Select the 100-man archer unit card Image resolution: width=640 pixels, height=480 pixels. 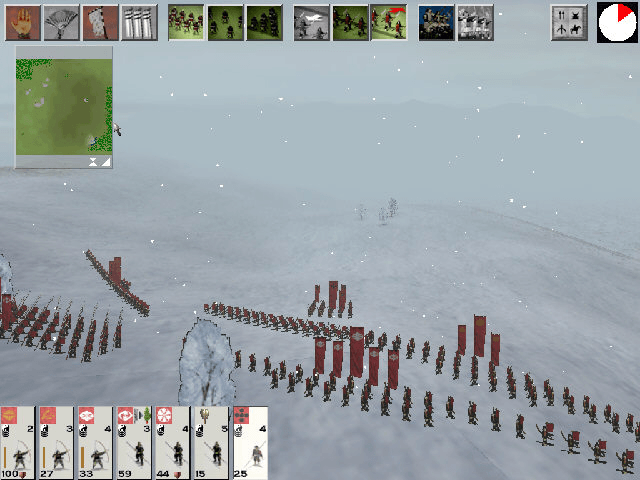(18, 442)
